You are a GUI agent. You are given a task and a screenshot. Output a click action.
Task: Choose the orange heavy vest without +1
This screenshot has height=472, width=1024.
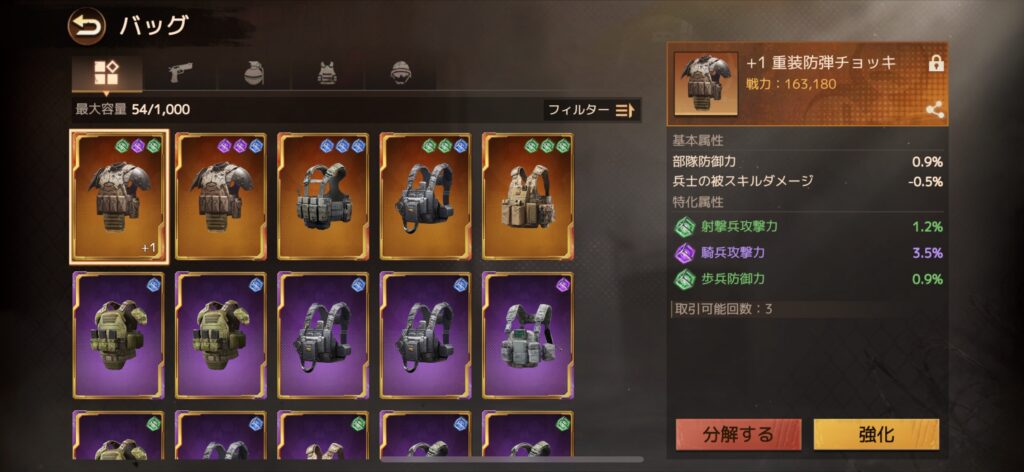click(x=220, y=196)
